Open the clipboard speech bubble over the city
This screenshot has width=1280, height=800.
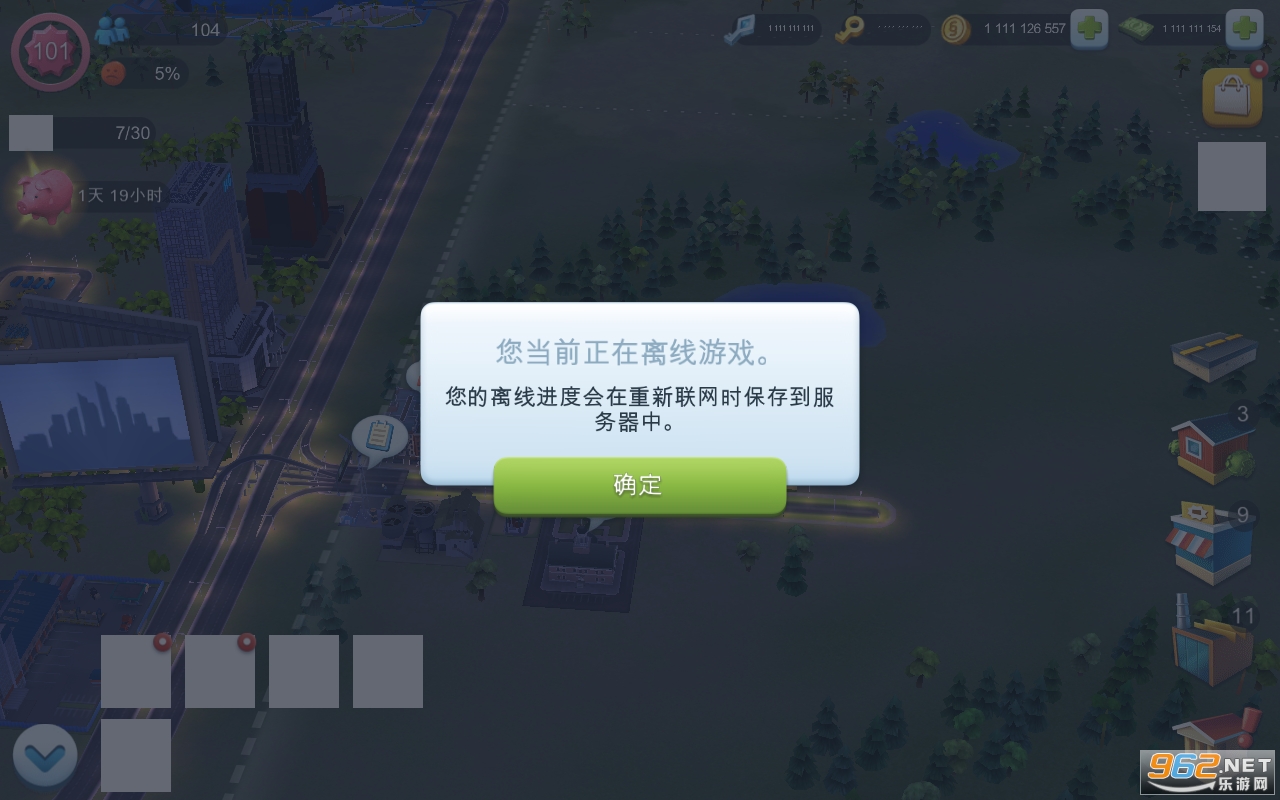click(x=378, y=435)
